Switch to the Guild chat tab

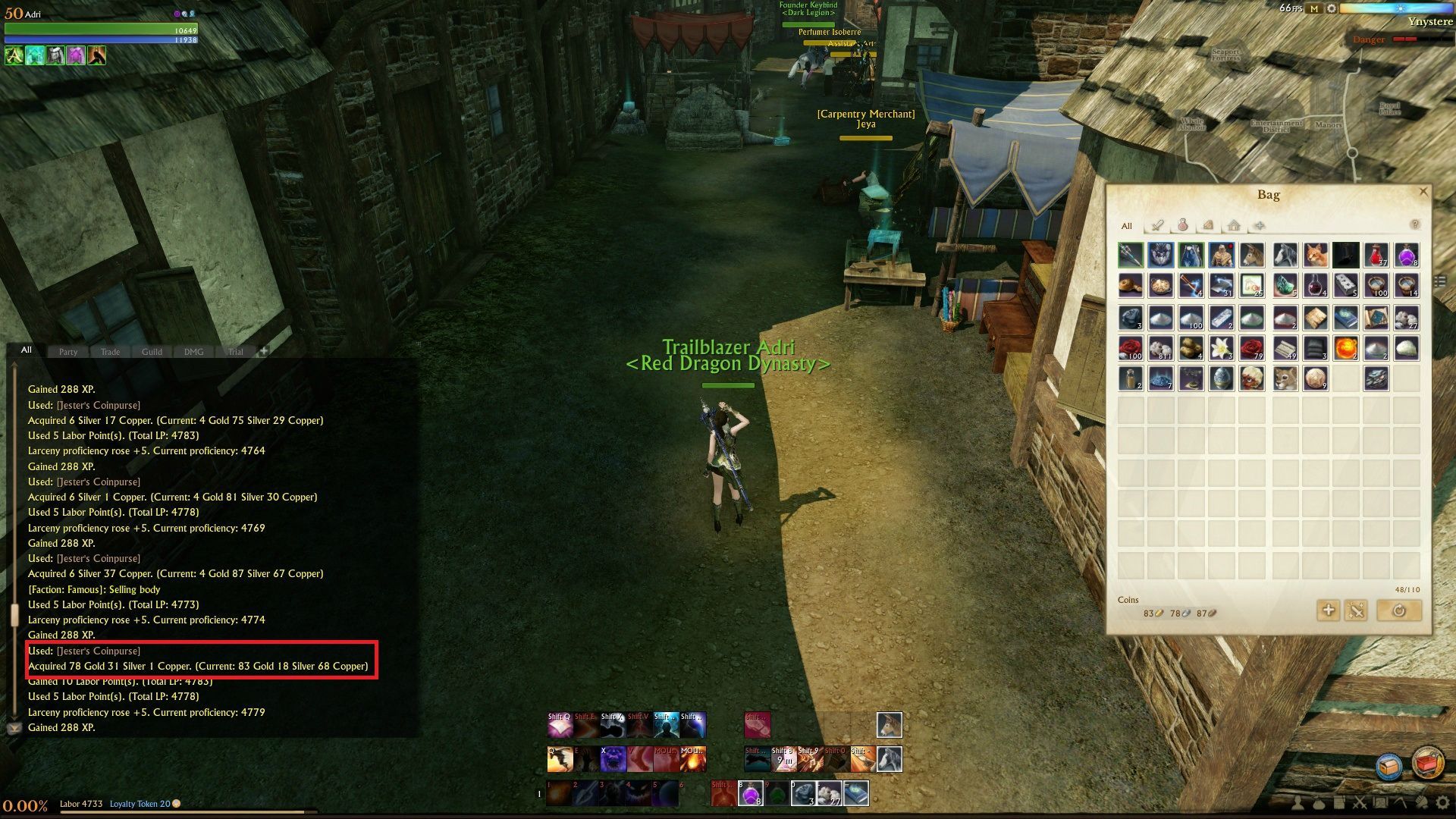click(151, 351)
